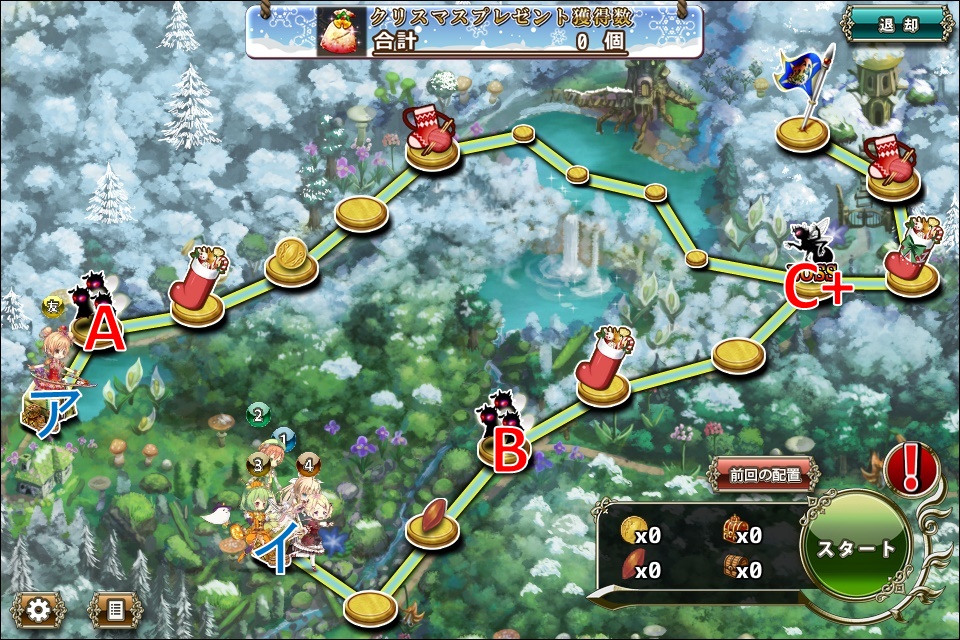
Task: Open the gear settings menu
Action: click(39, 609)
